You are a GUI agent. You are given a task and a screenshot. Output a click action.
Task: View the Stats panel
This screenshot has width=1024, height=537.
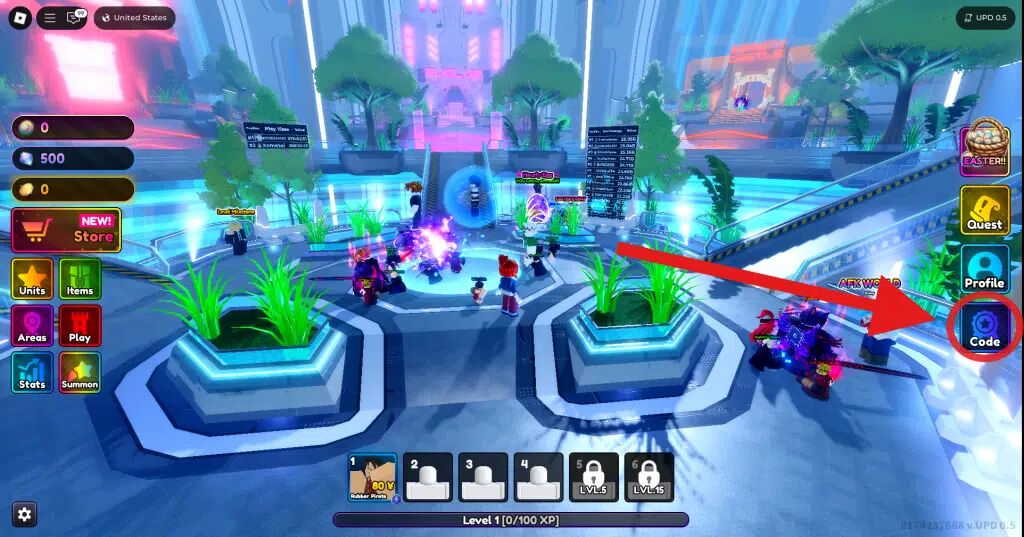[x=32, y=372]
